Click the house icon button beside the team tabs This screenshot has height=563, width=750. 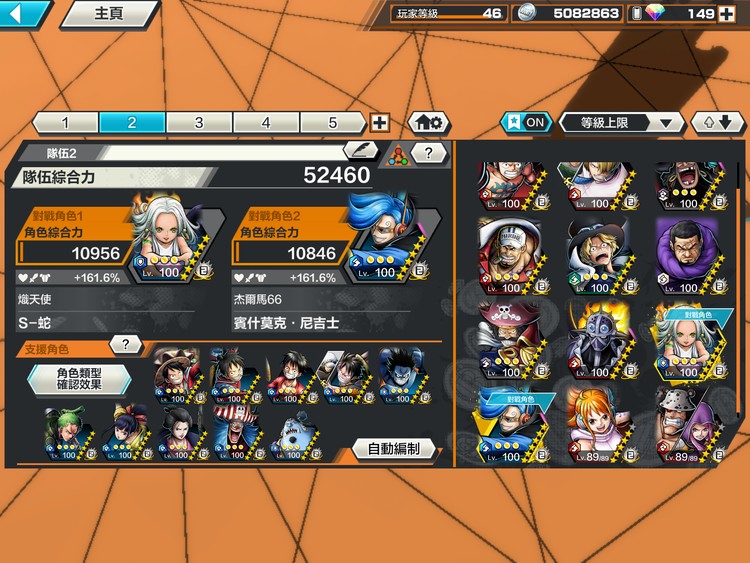[x=429, y=123]
